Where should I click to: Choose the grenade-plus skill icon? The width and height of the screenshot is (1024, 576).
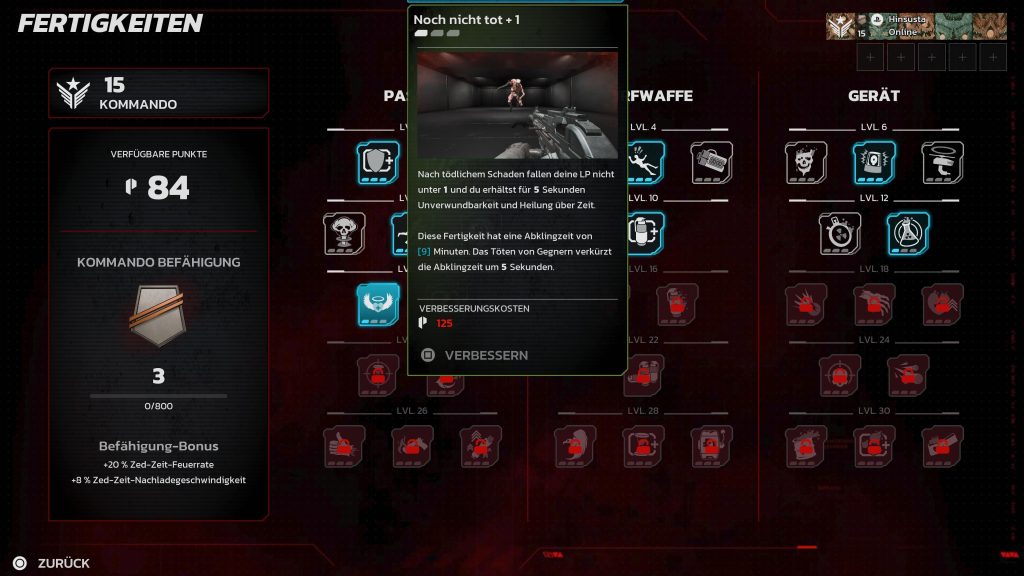tap(645, 233)
